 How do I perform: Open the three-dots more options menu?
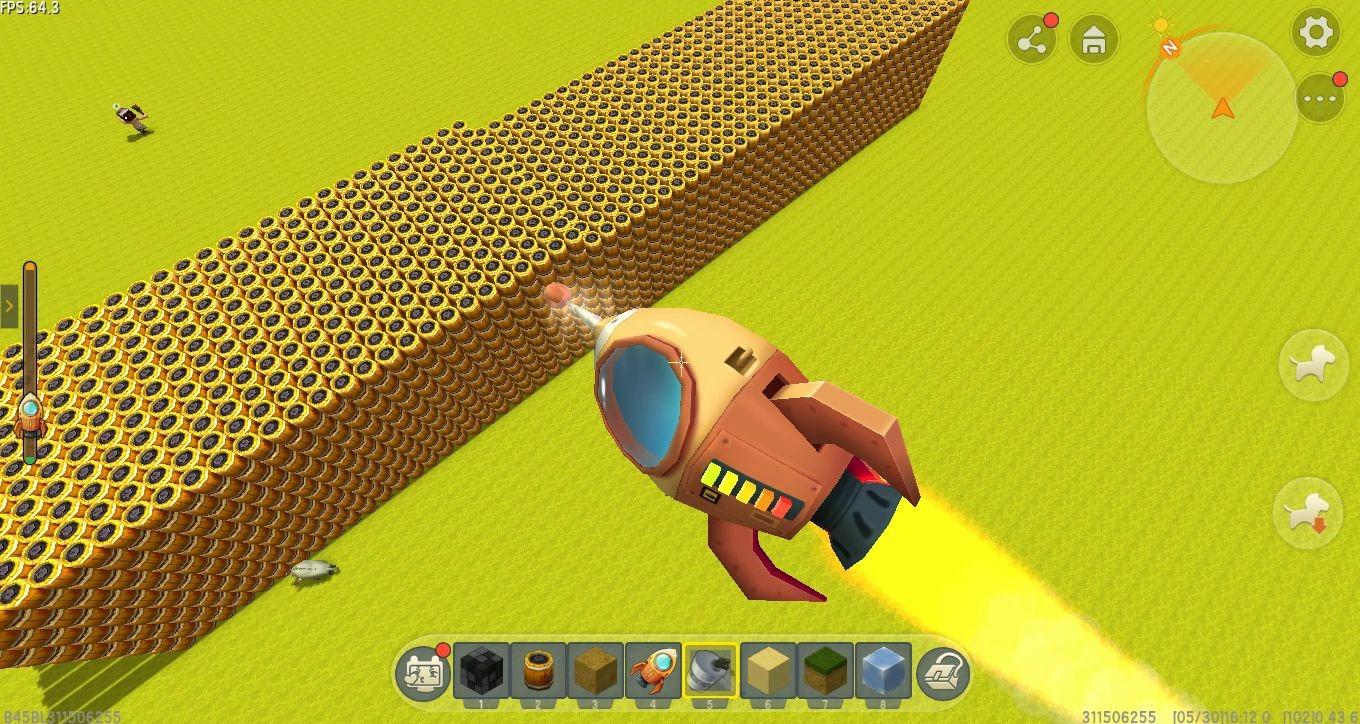coord(1320,98)
